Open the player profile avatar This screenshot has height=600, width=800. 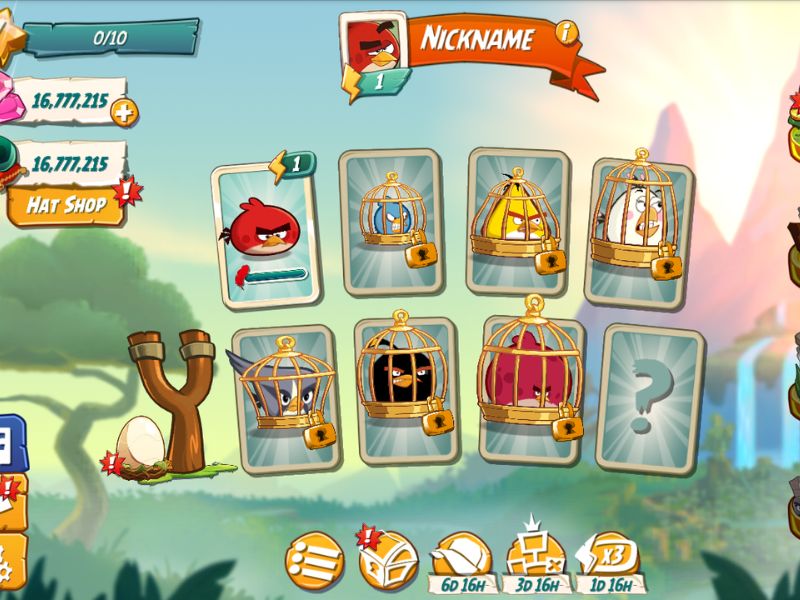click(373, 45)
